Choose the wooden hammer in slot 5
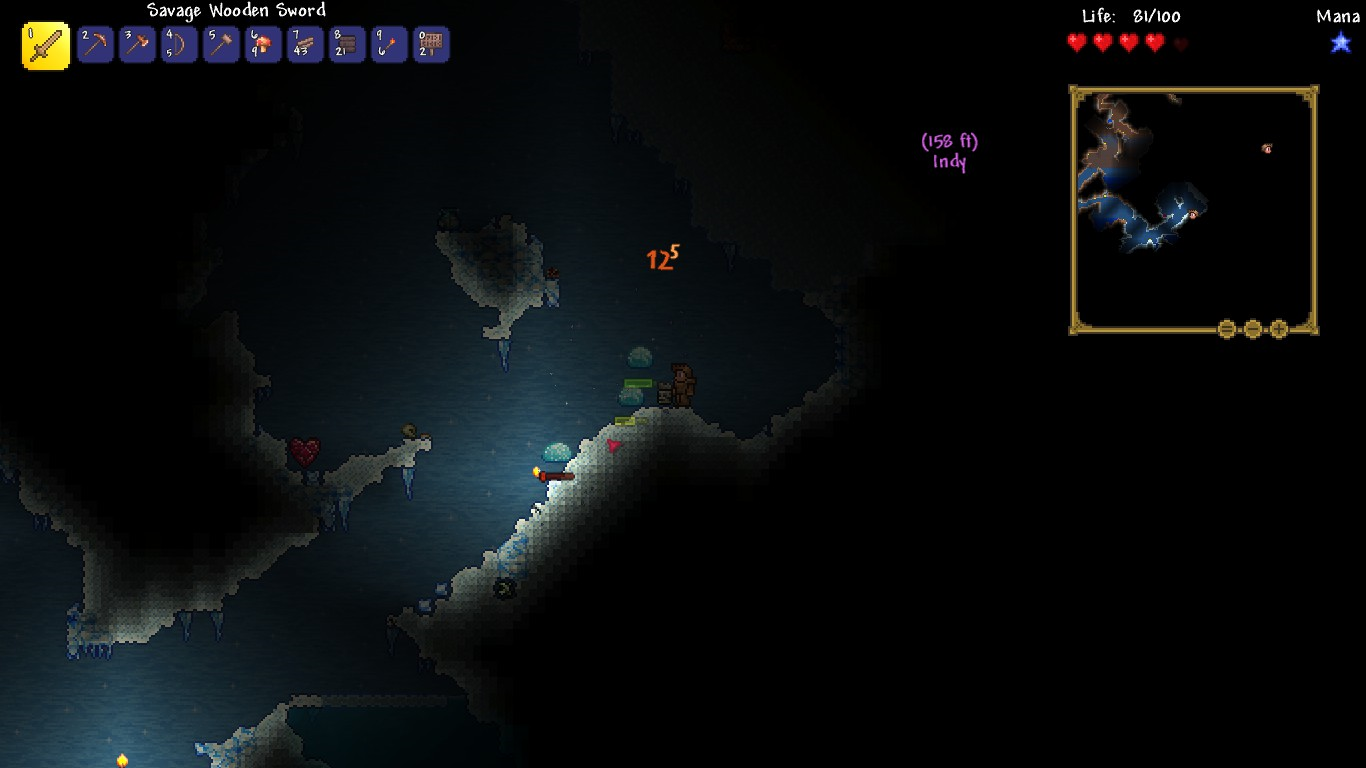1366x768 pixels. [221, 45]
